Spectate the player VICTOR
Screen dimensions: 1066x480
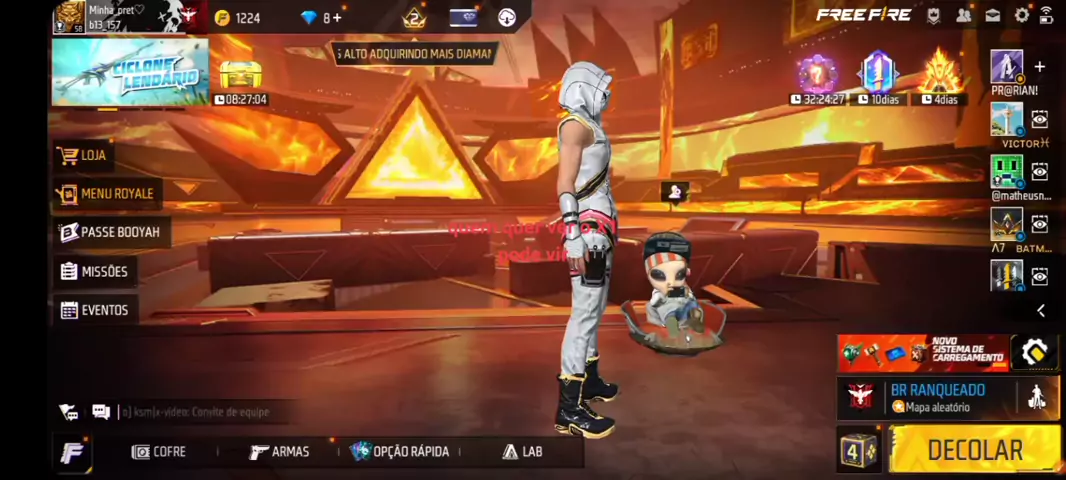(1040, 120)
